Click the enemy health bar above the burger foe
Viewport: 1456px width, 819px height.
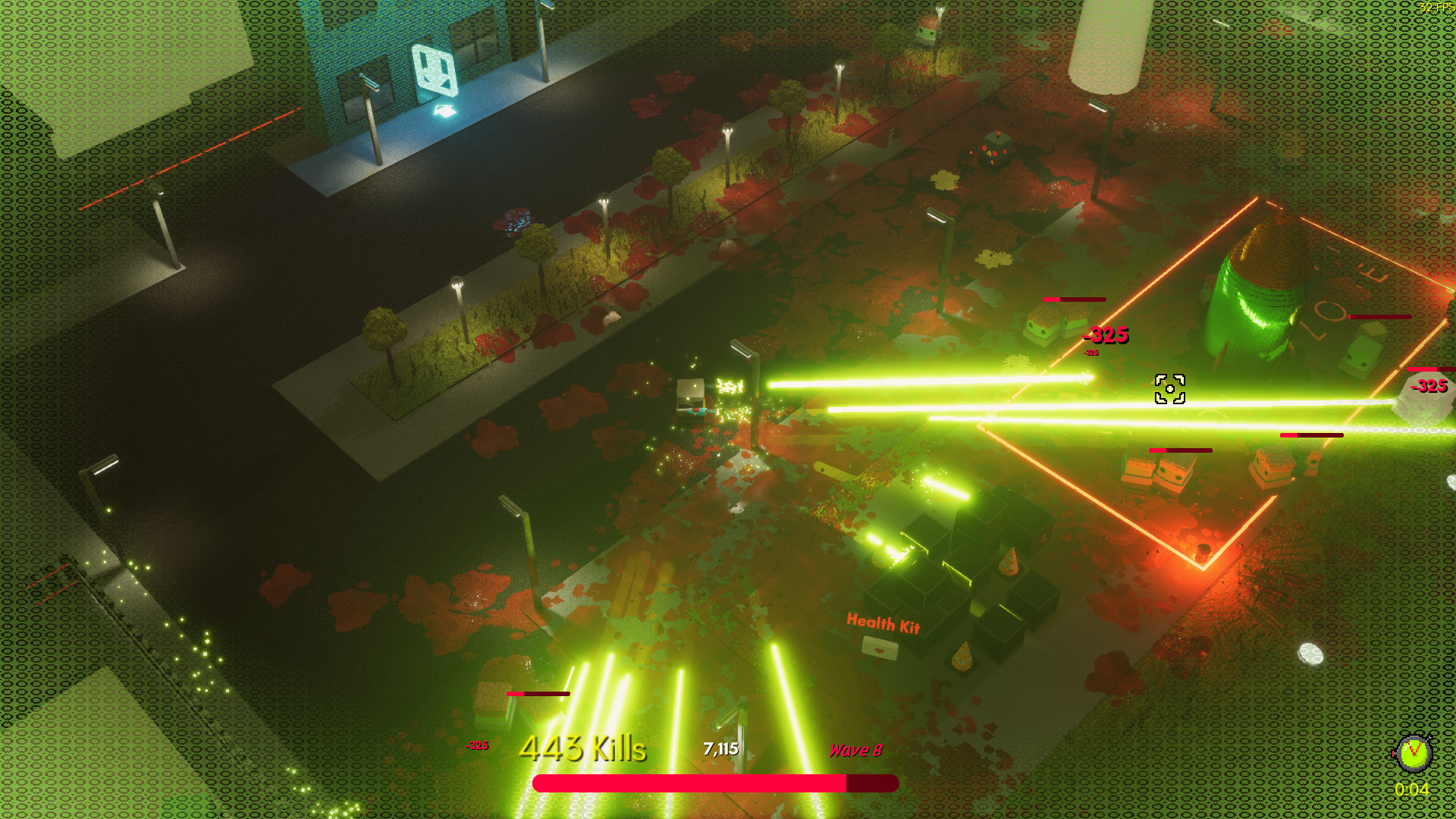pyautogui.click(x=1074, y=299)
